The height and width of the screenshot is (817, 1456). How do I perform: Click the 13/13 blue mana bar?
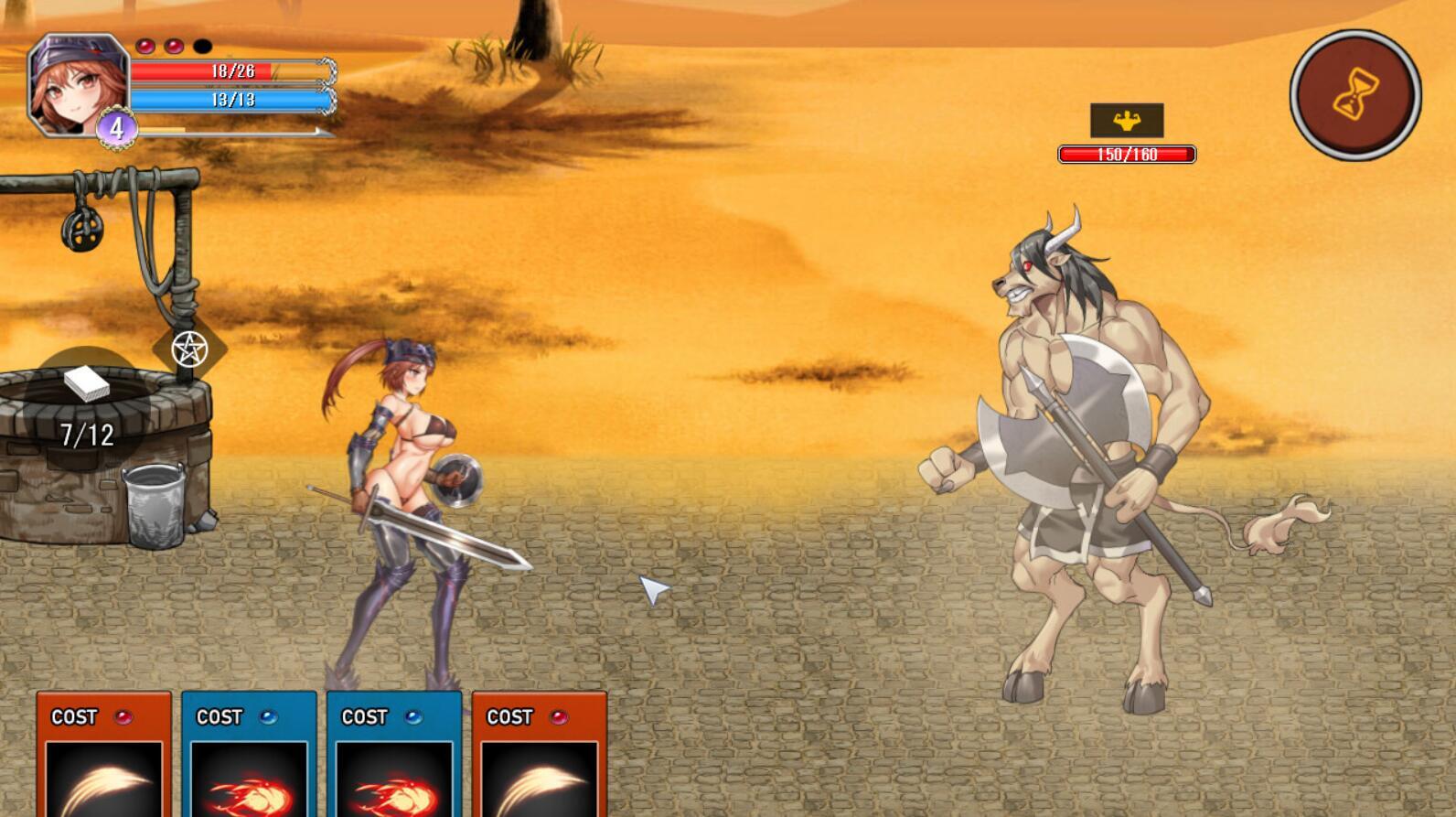click(227, 102)
